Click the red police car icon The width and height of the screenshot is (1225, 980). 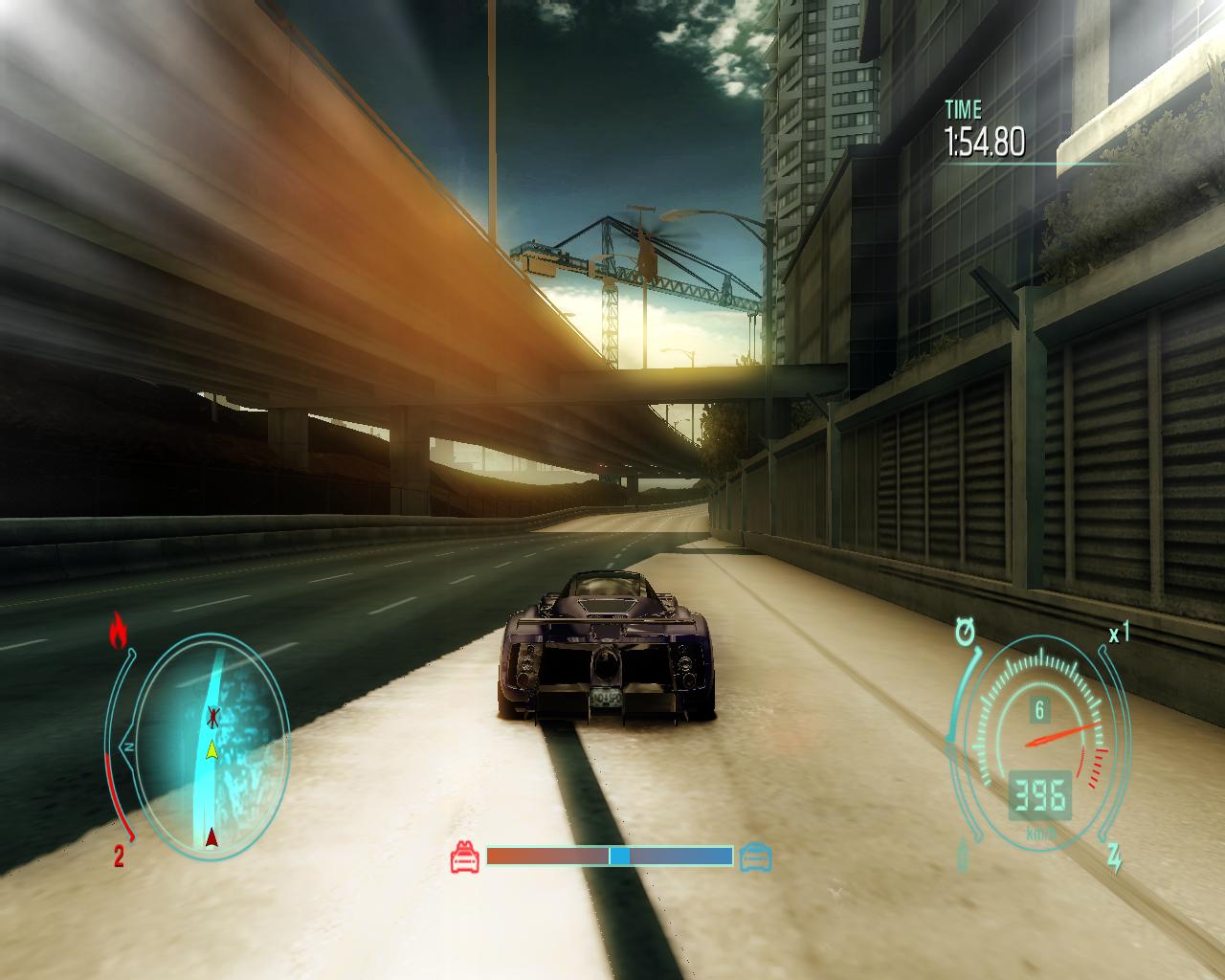465,857
